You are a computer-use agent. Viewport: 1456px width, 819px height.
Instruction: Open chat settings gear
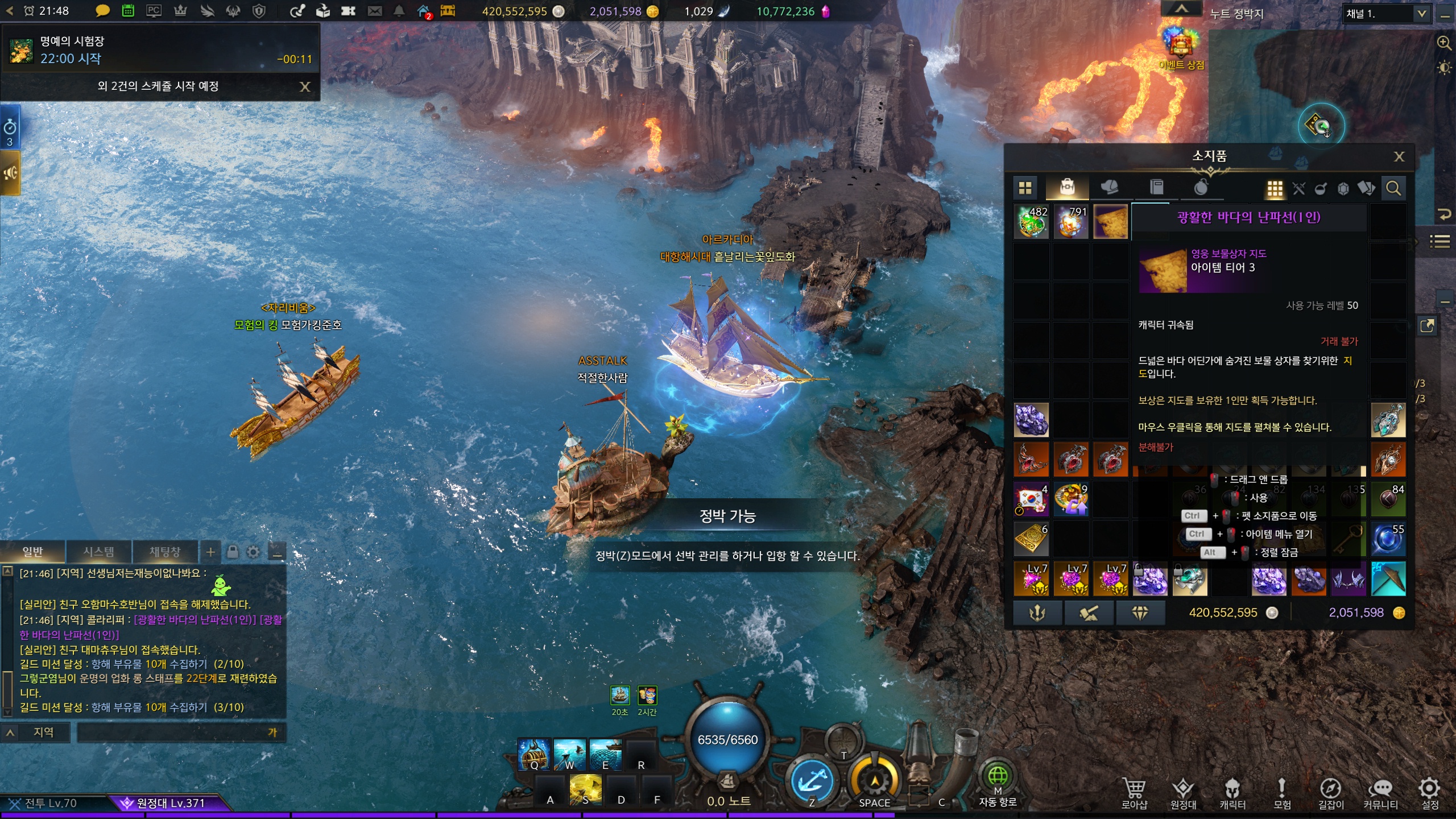tap(253, 552)
